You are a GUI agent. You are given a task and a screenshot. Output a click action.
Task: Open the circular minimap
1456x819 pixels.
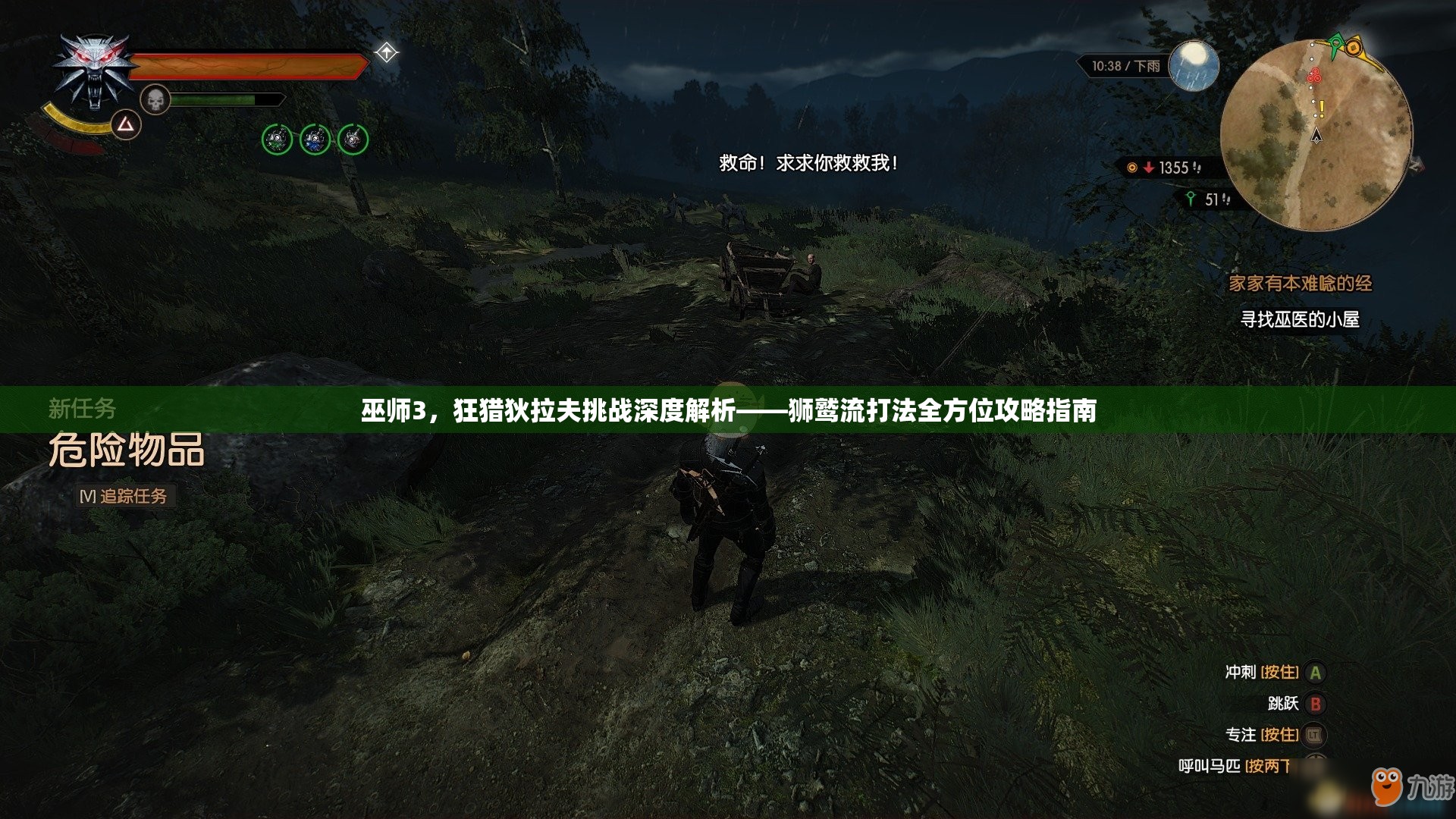[x=1316, y=135]
